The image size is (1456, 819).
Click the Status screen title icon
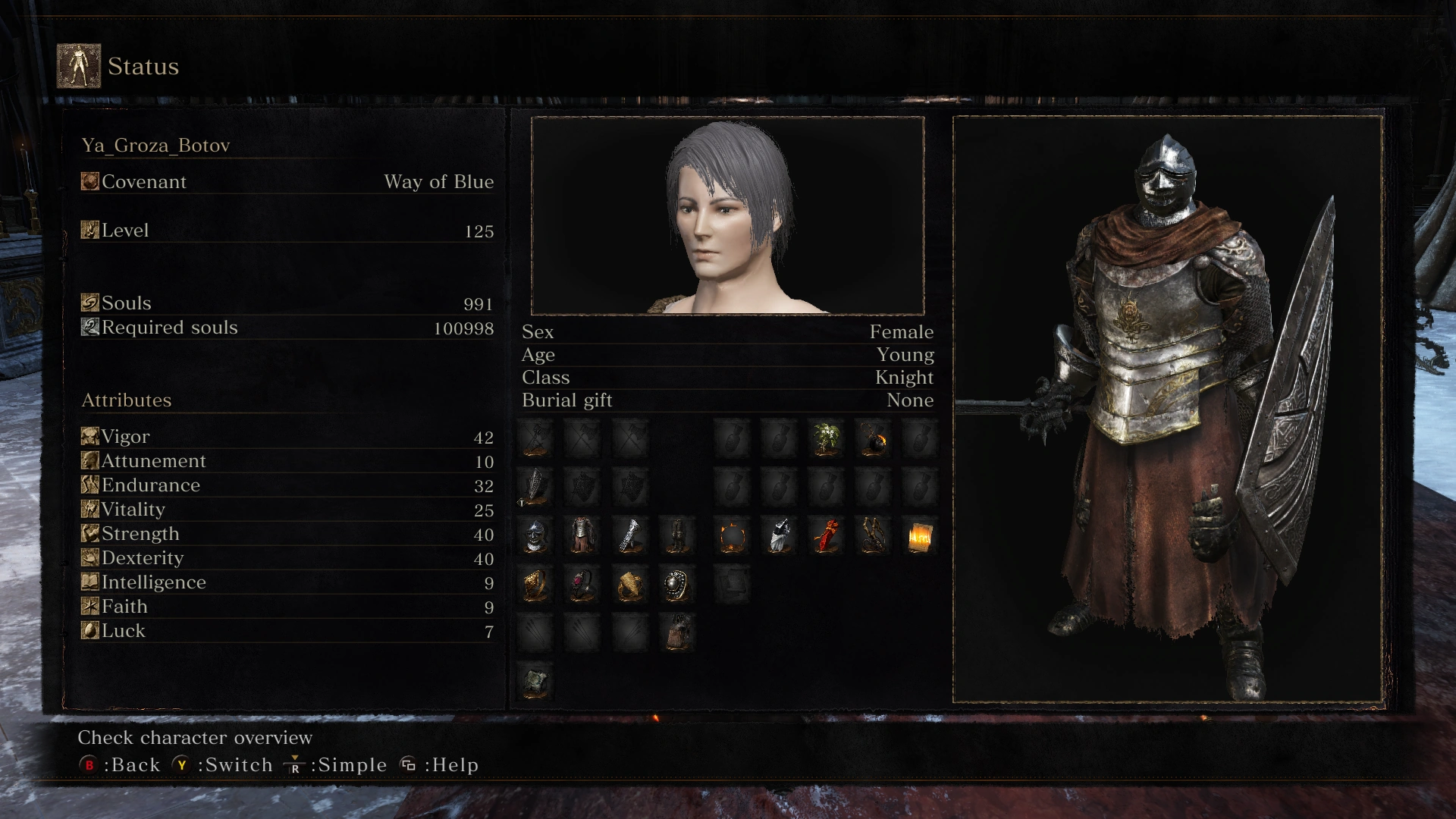pos(79,66)
